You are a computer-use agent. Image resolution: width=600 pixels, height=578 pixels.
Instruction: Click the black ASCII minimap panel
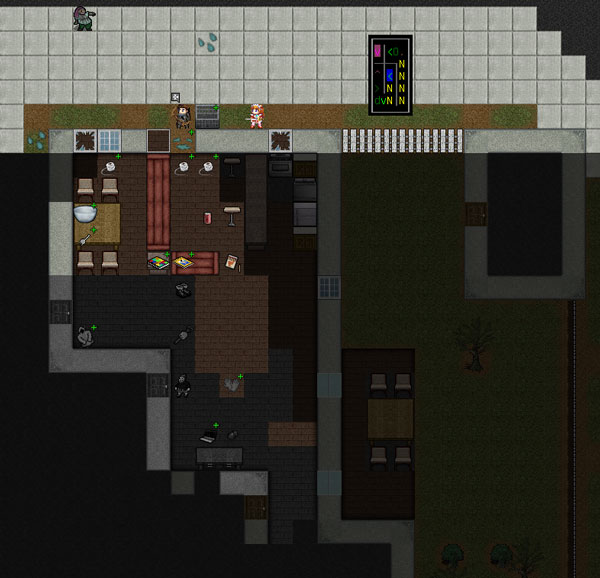[x=389, y=75]
